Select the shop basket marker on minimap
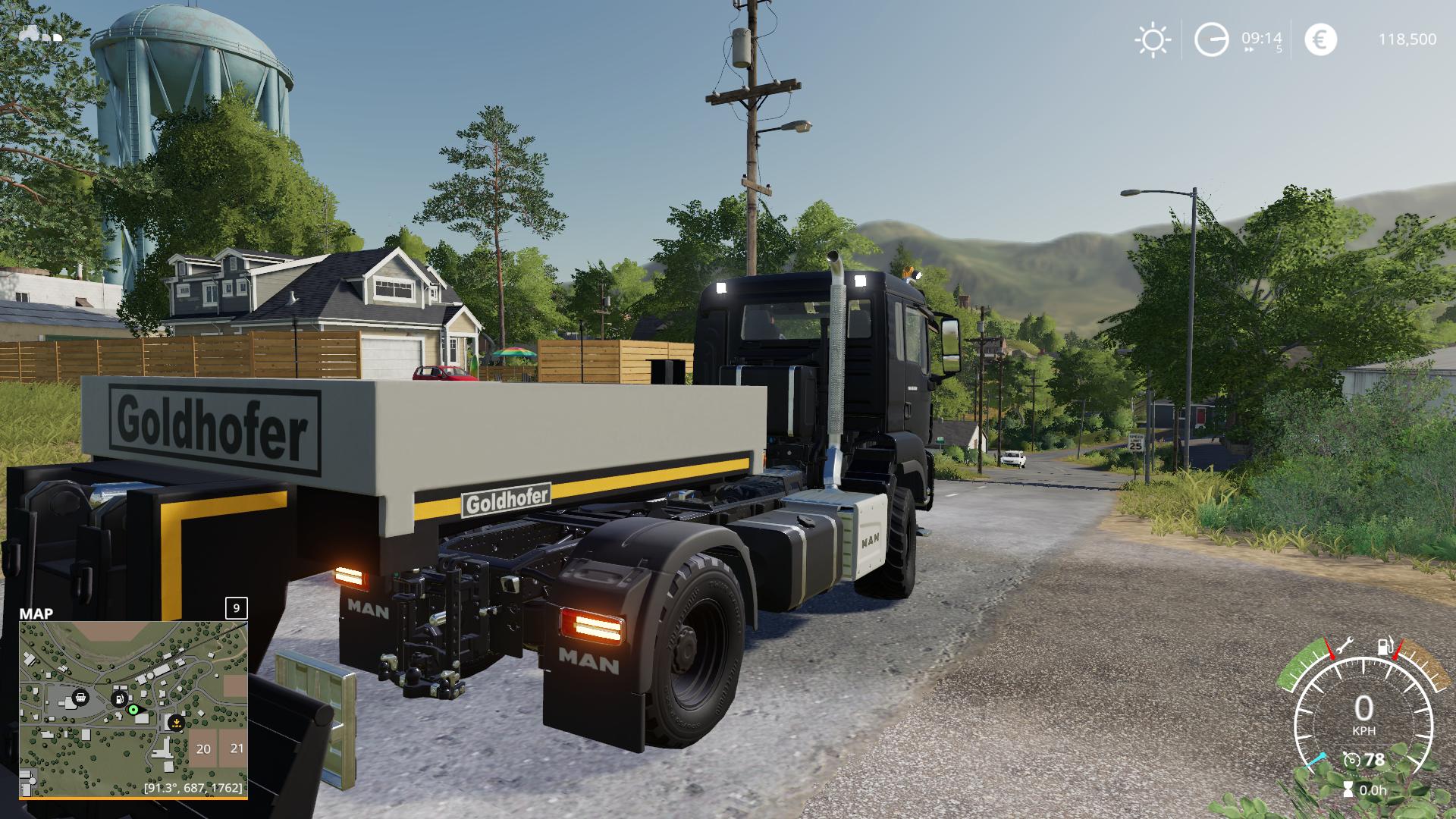The image size is (1456, 819). pos(80,697)
